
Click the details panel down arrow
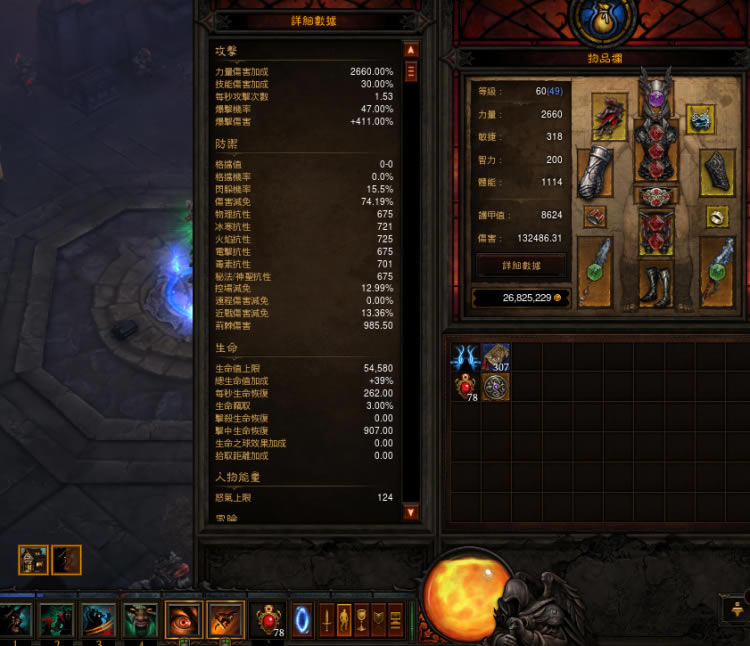click(x=411, y=512)
